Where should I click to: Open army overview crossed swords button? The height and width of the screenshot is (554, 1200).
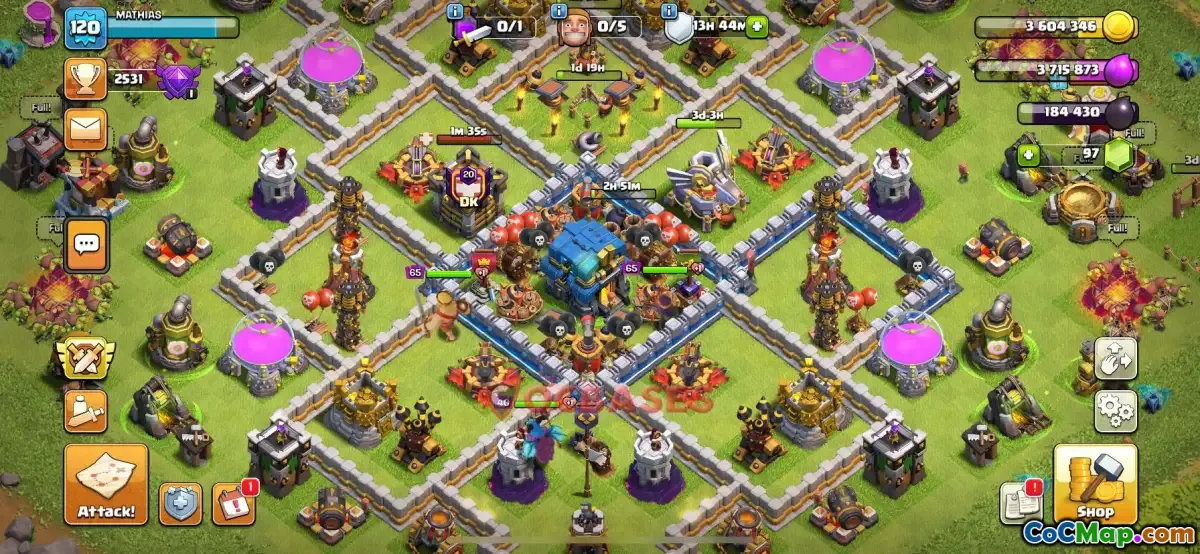point(86,358)
